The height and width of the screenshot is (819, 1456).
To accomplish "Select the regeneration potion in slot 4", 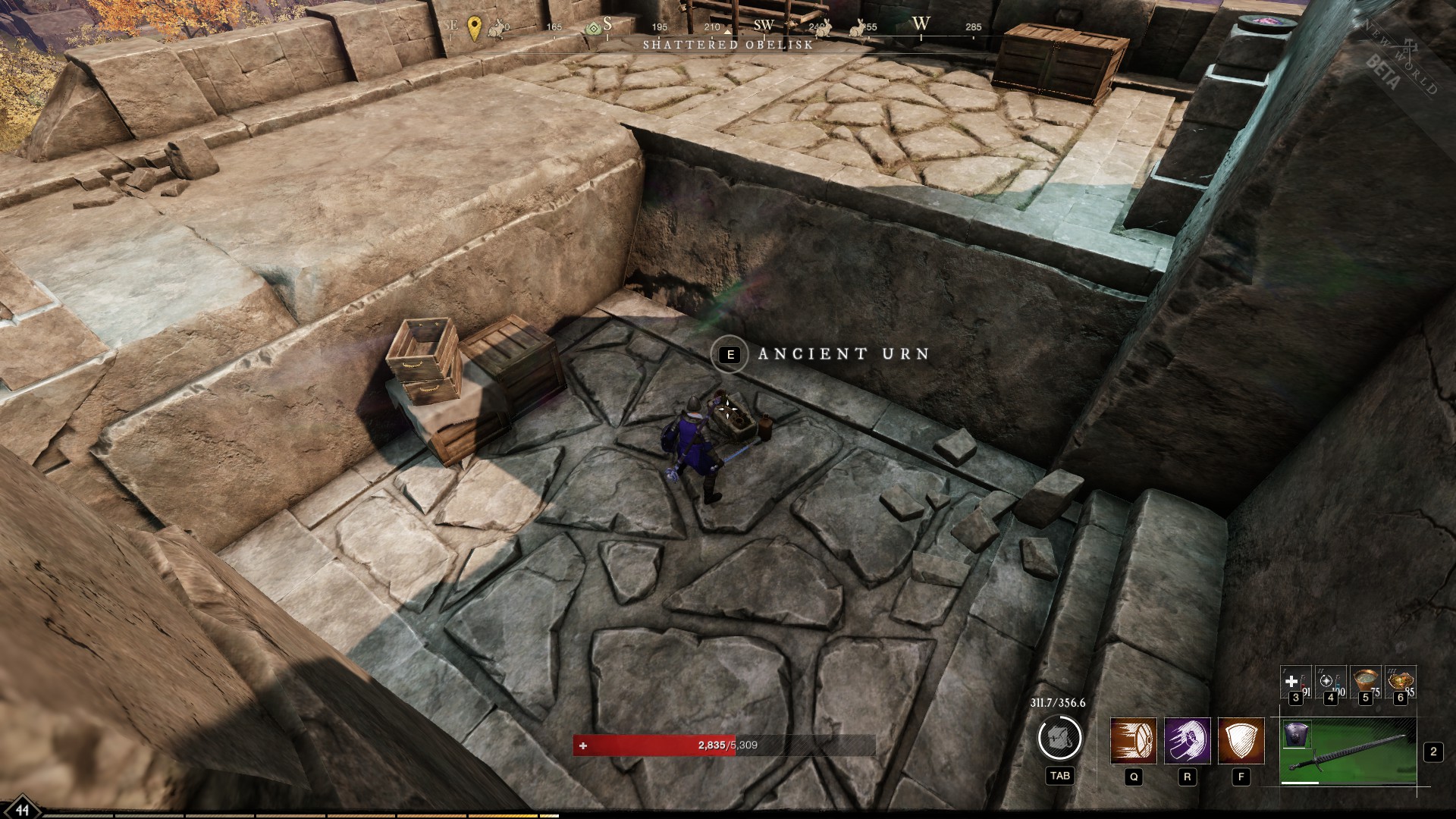I will click(1330, 682).
